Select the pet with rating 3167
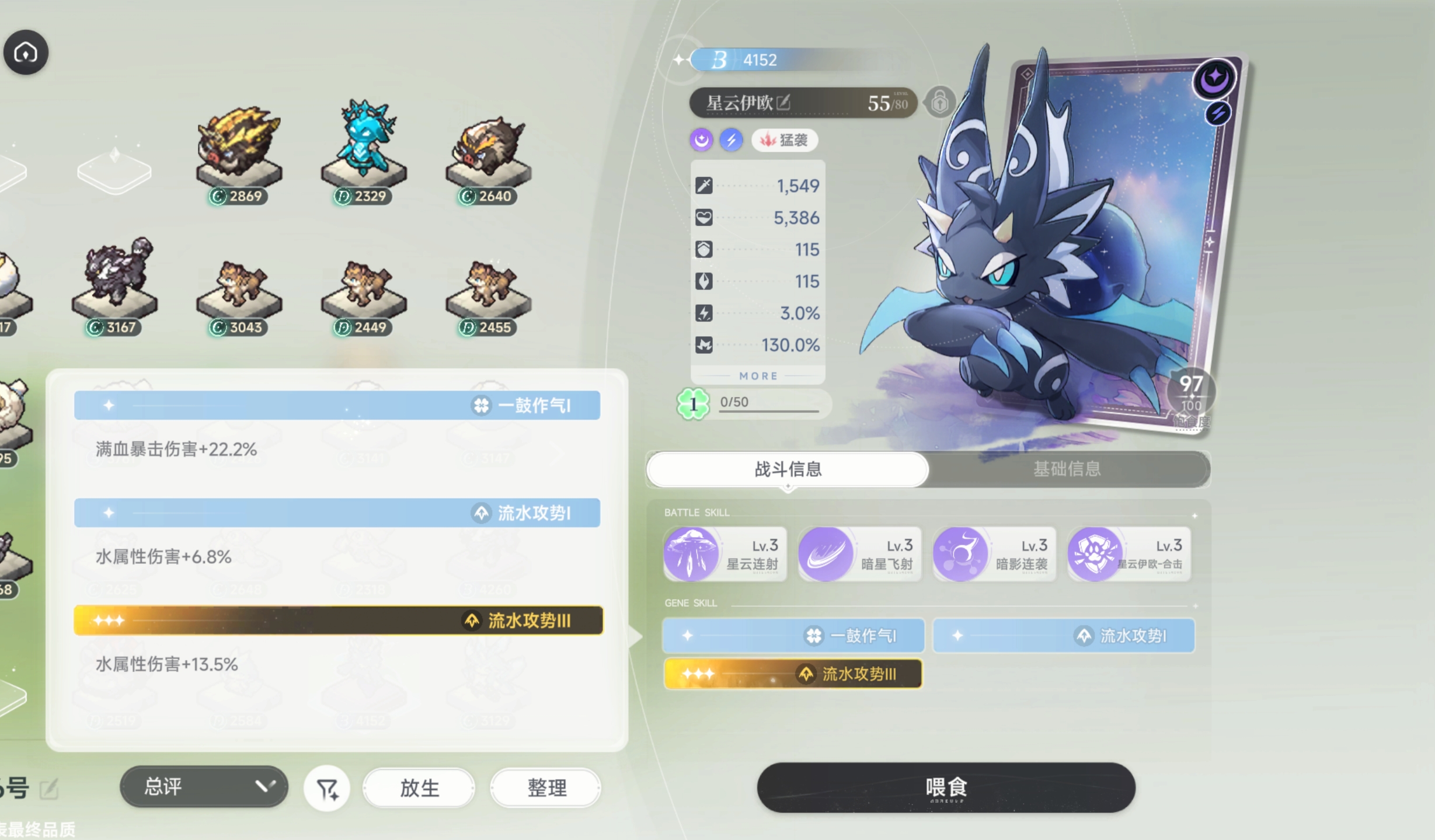Viewport: 1435px width, 840px height. point(114,280)
